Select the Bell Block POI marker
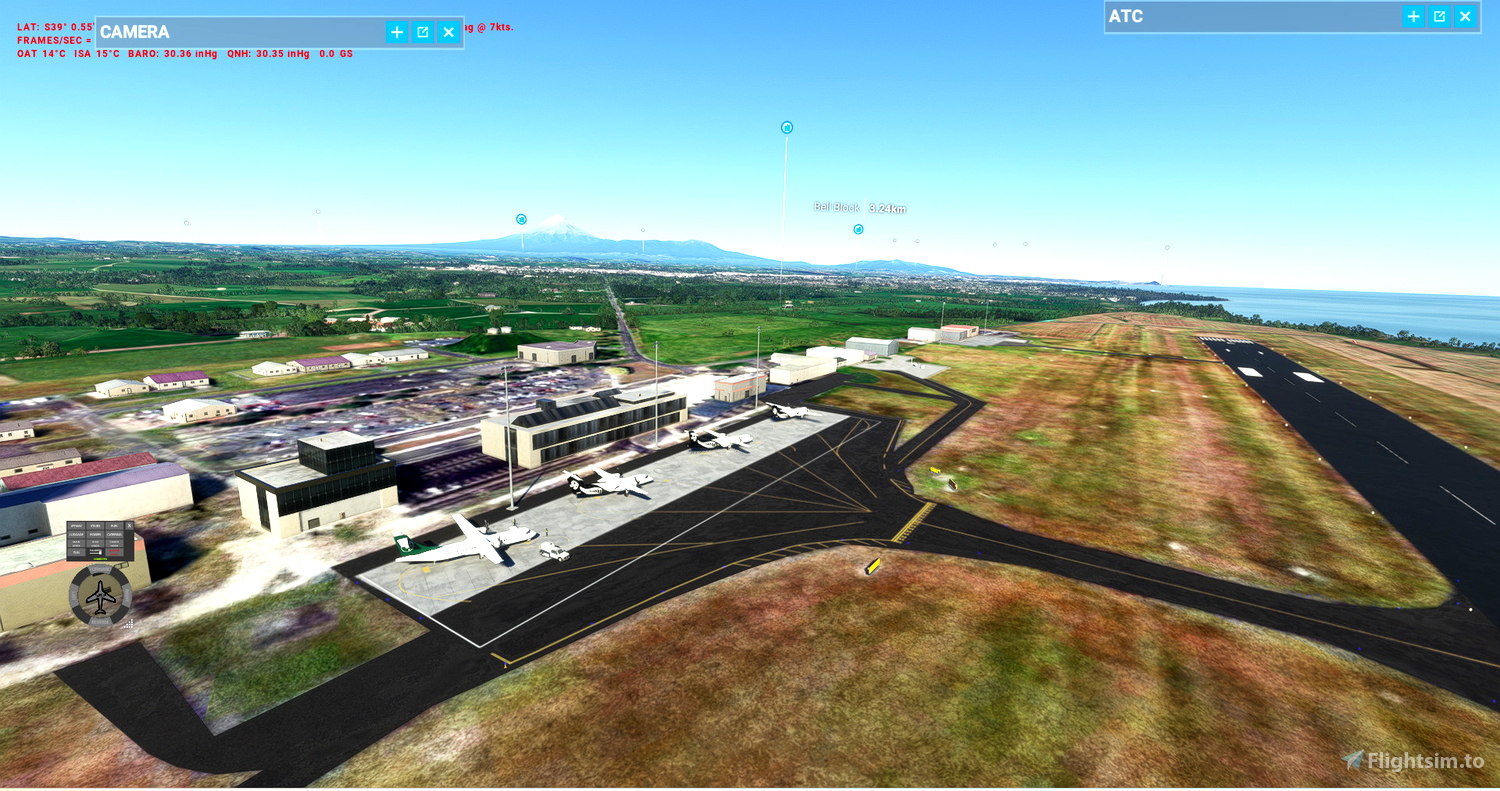1500x791 pixels. [856, 228]
